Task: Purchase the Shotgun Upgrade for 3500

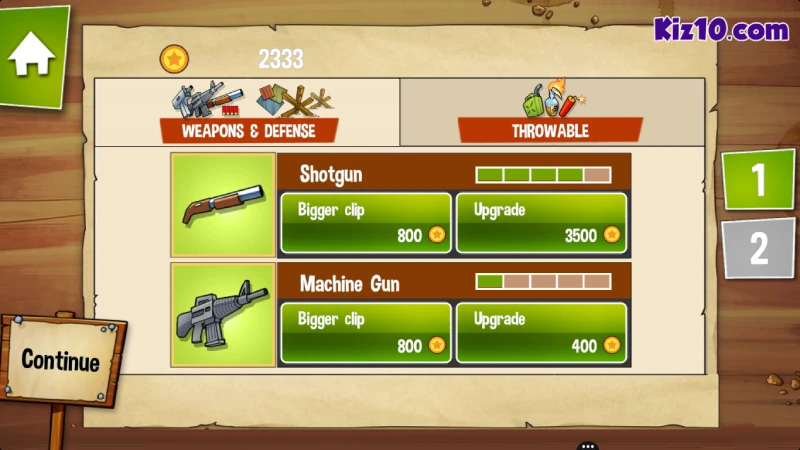Action: pyautogui.click(x=541, y=223)
